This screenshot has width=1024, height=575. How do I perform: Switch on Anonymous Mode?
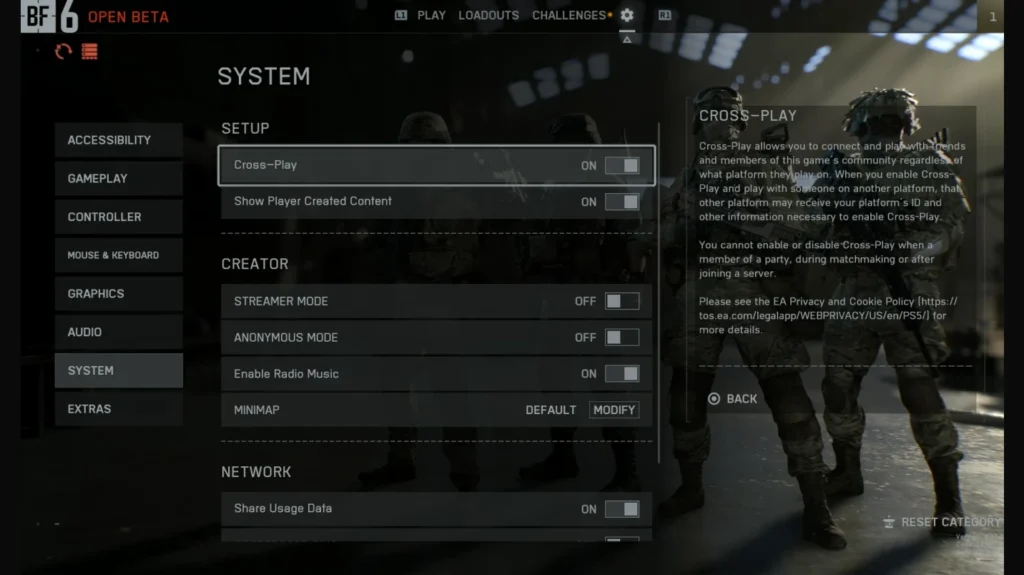point(621,338)
